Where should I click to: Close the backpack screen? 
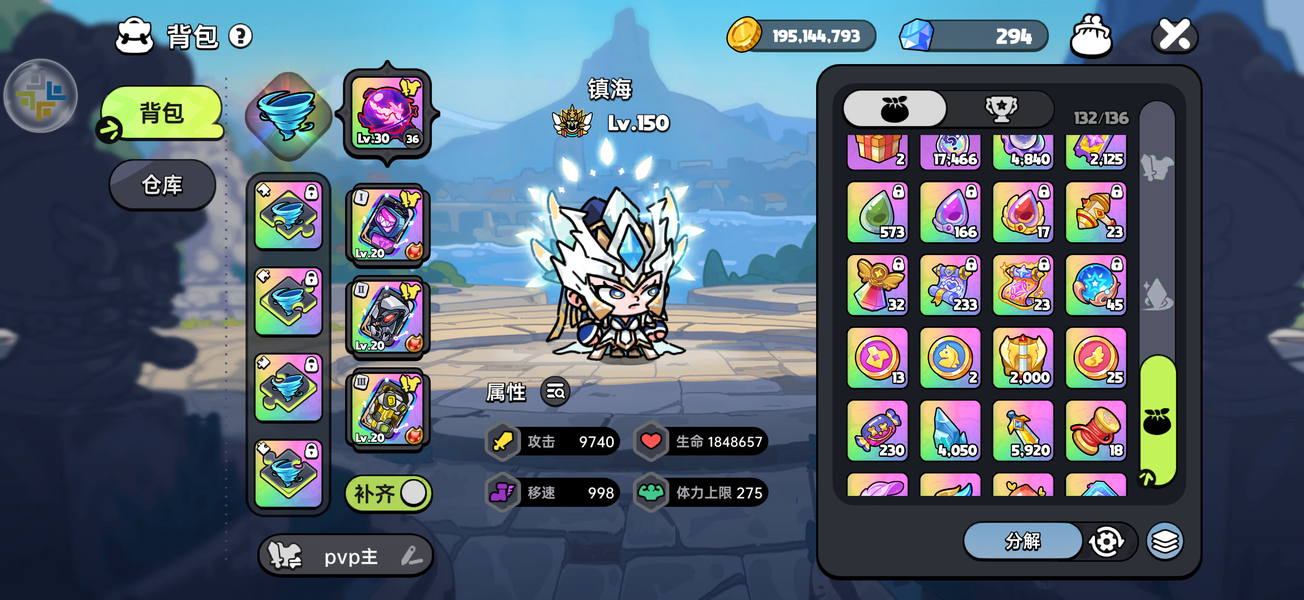tap(1174, 36)
